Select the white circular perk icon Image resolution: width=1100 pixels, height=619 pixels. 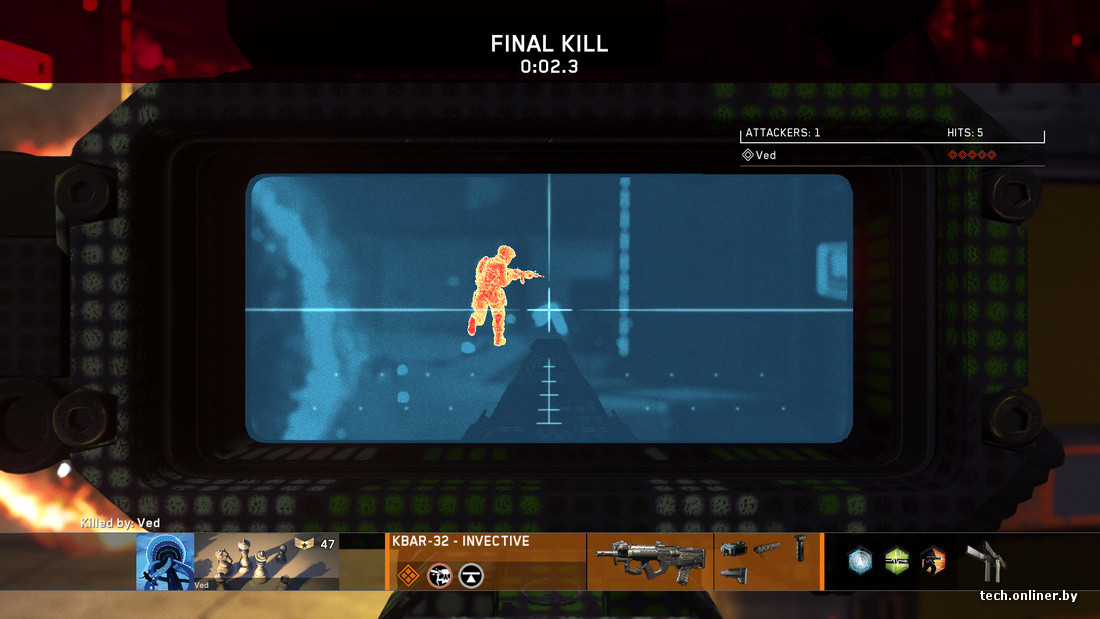471,575
